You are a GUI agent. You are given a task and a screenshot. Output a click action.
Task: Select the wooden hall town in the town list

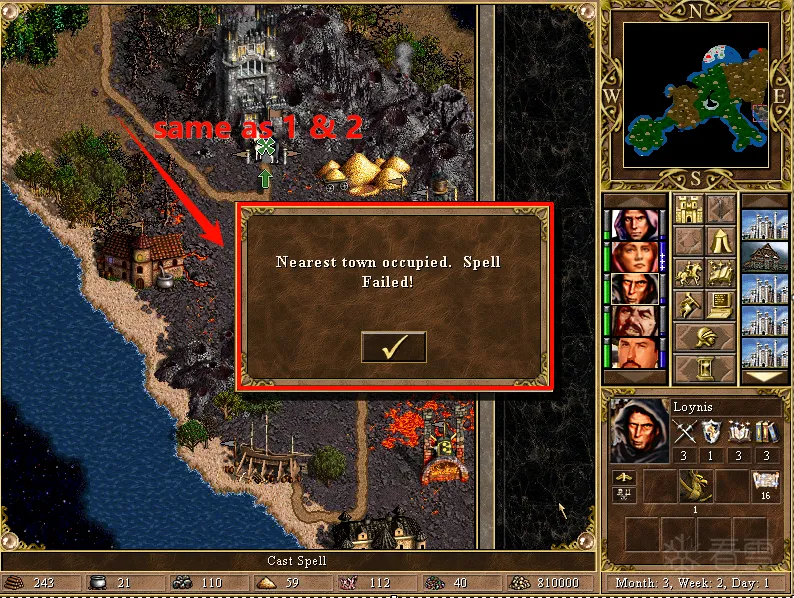[764, 255]
